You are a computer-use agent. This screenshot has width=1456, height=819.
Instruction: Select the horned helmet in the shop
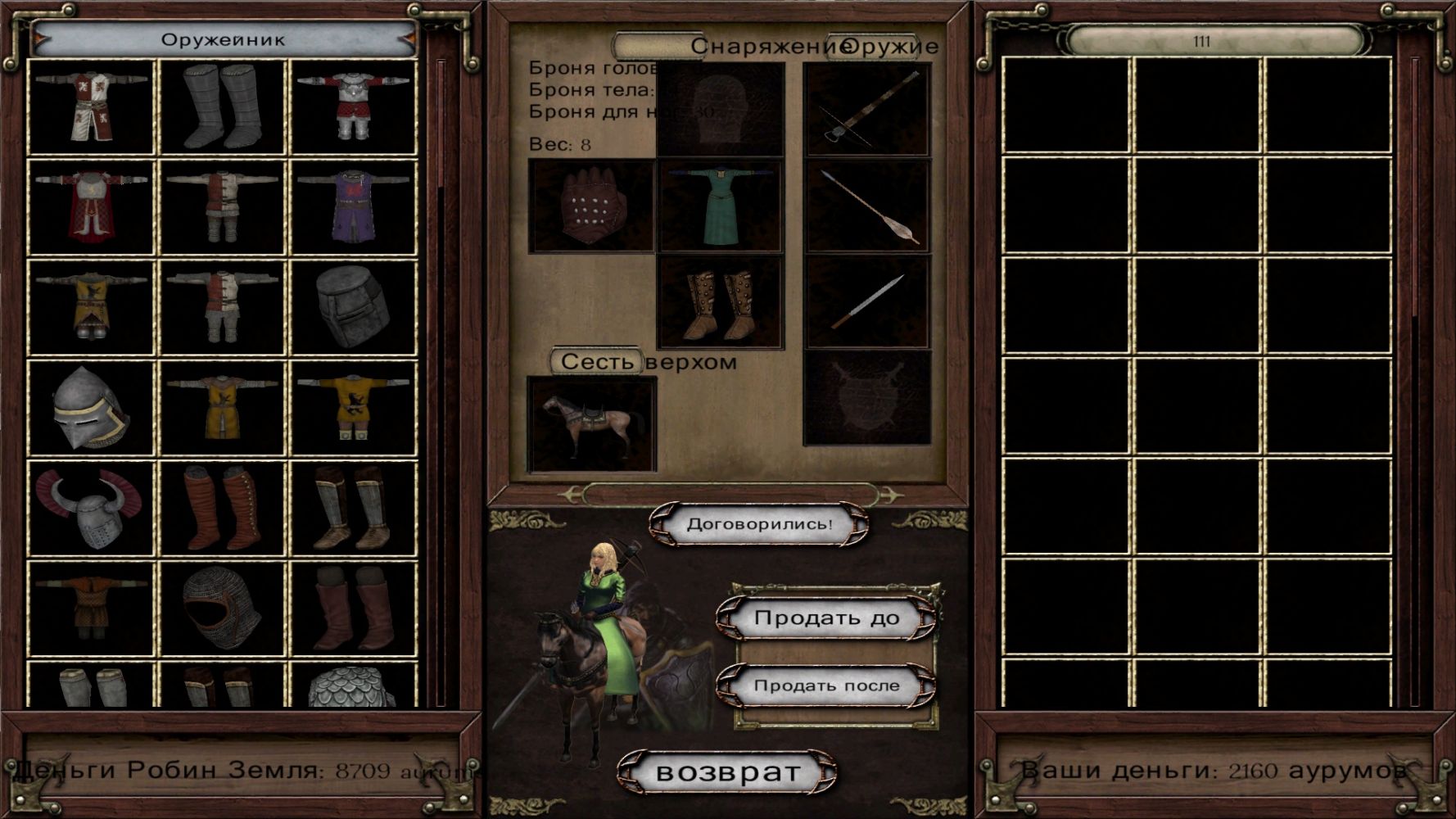click(x=91, y=509)
